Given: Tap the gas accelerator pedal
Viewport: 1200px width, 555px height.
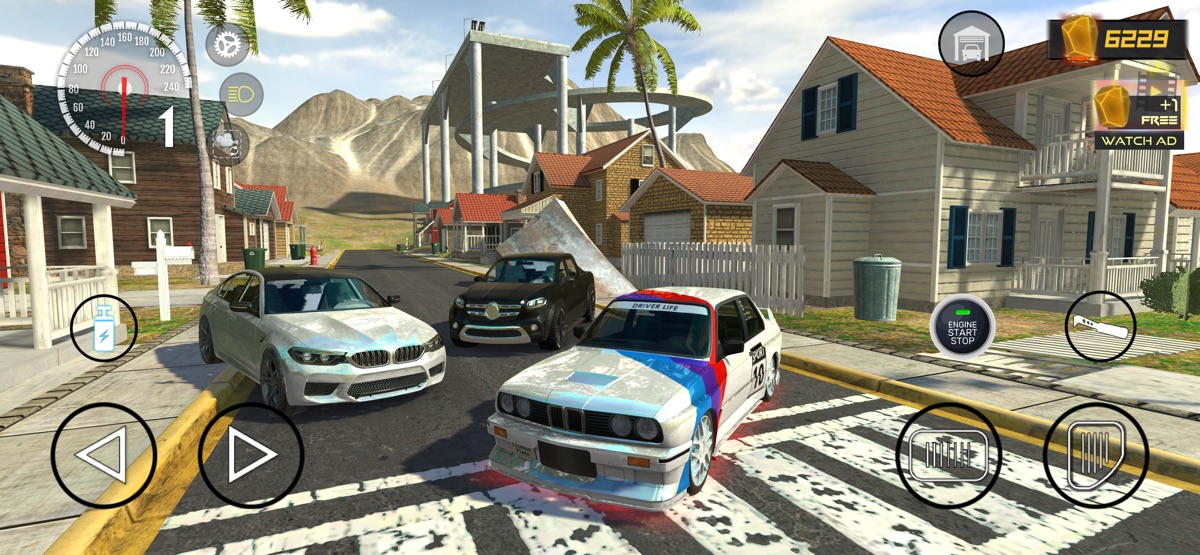Looking at the screenshot, I should point(1096,455).
